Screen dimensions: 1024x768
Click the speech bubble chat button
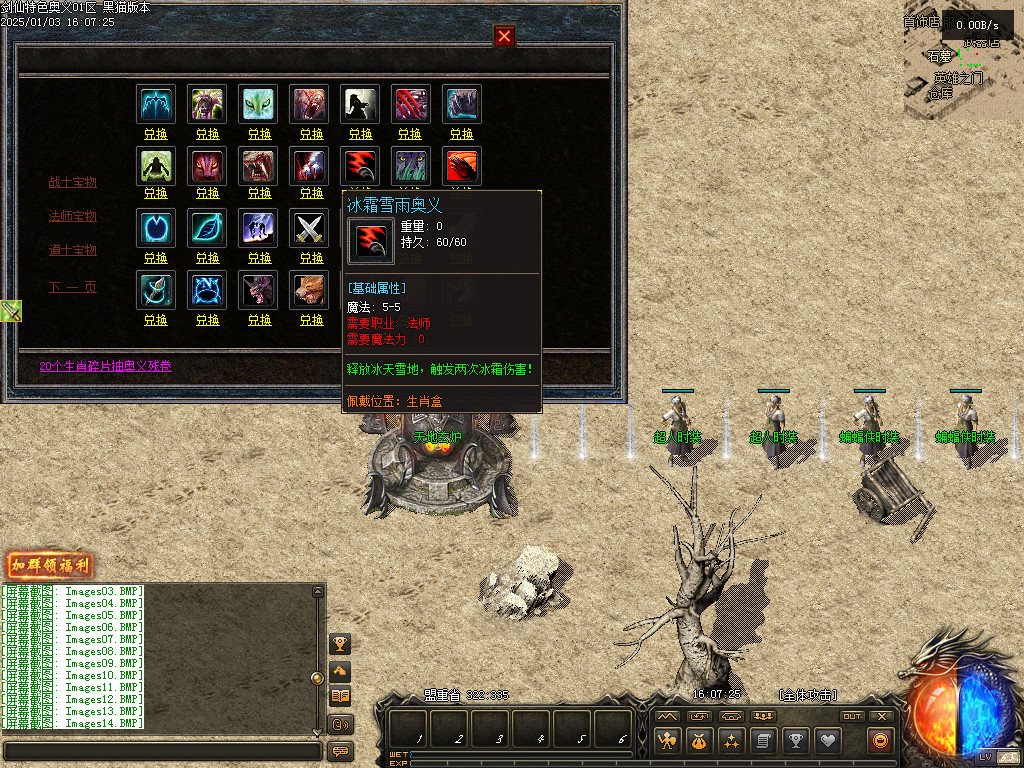(x=341, y=751)
